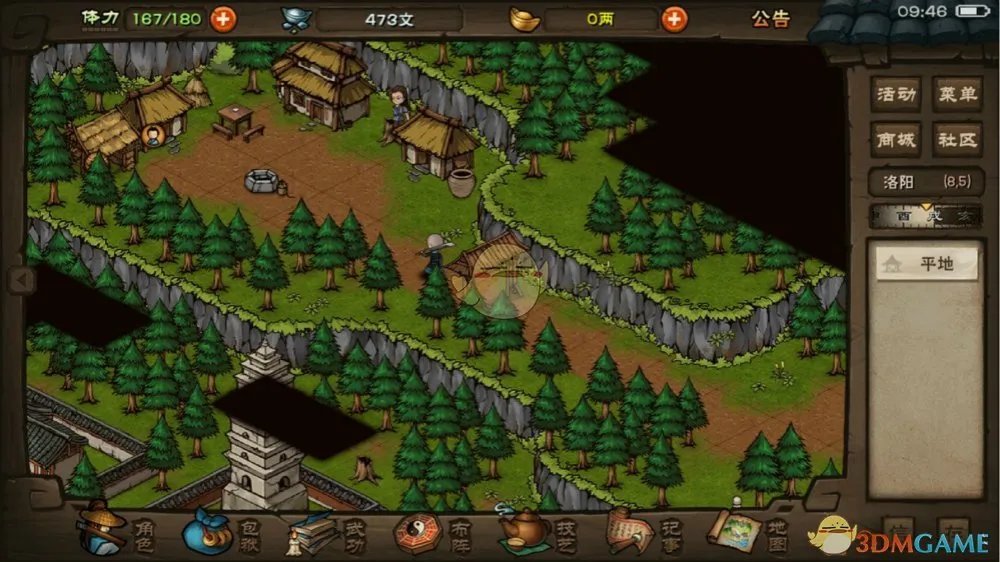Add stamina with the 体力 plus button

click(x=223, y=18)
